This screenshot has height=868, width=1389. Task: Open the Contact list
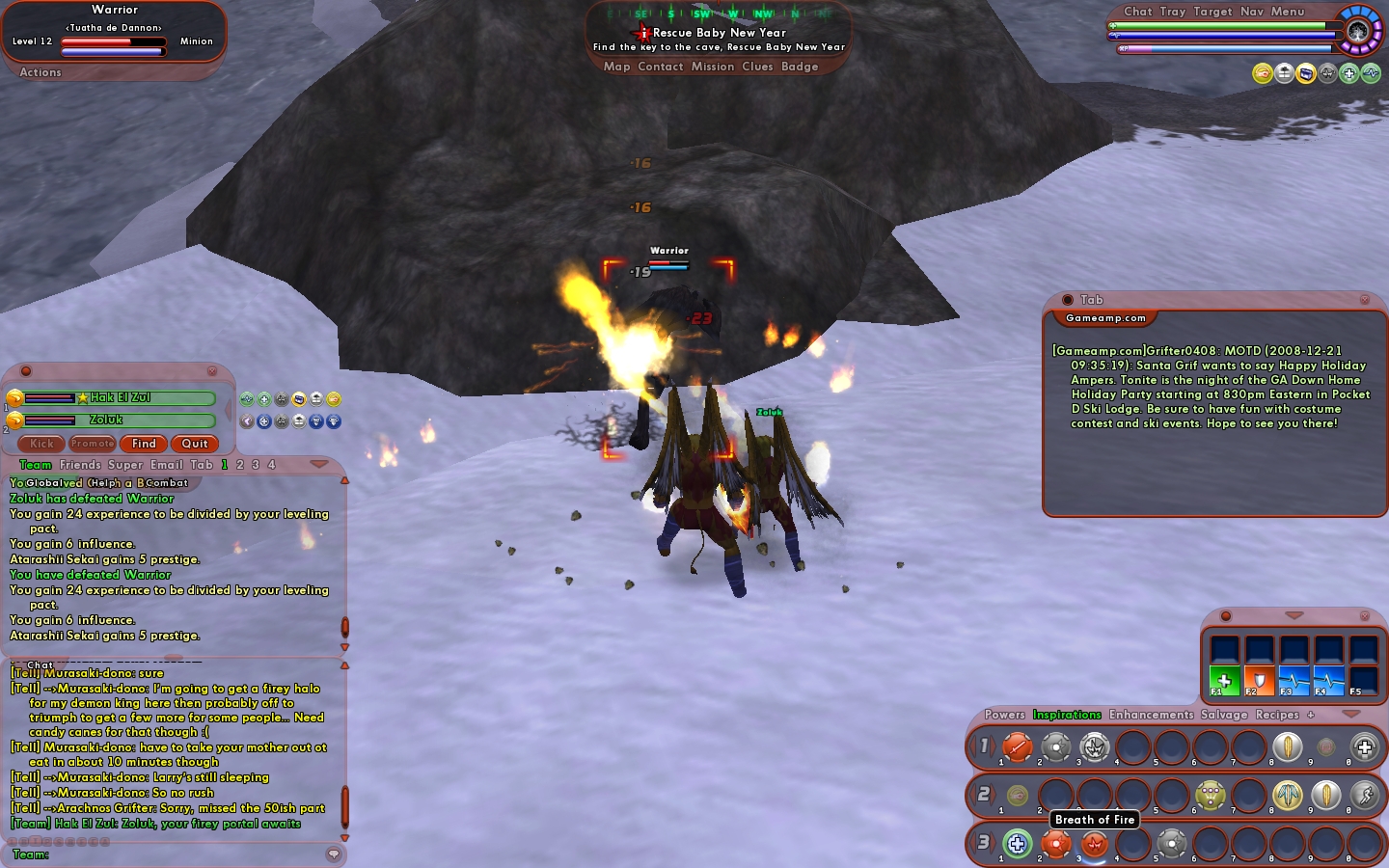click(661, 67)
